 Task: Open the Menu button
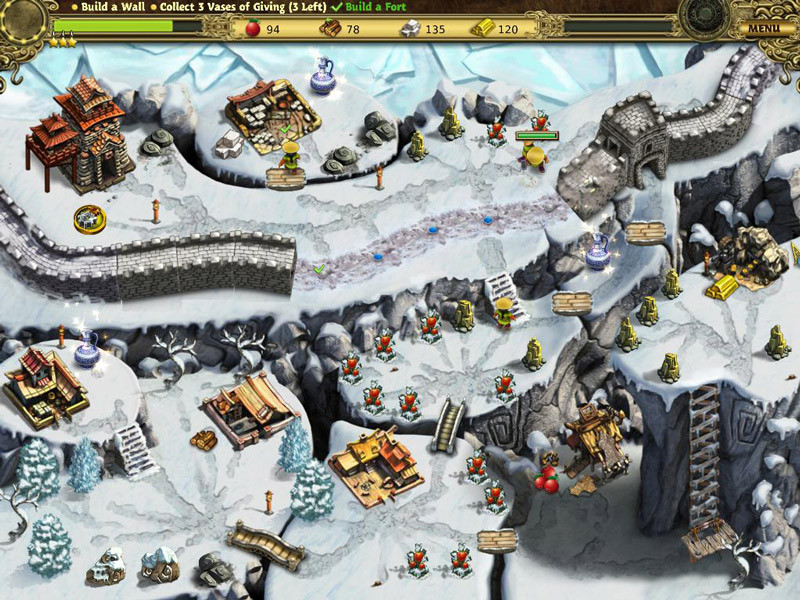click(x=763, y=28)
